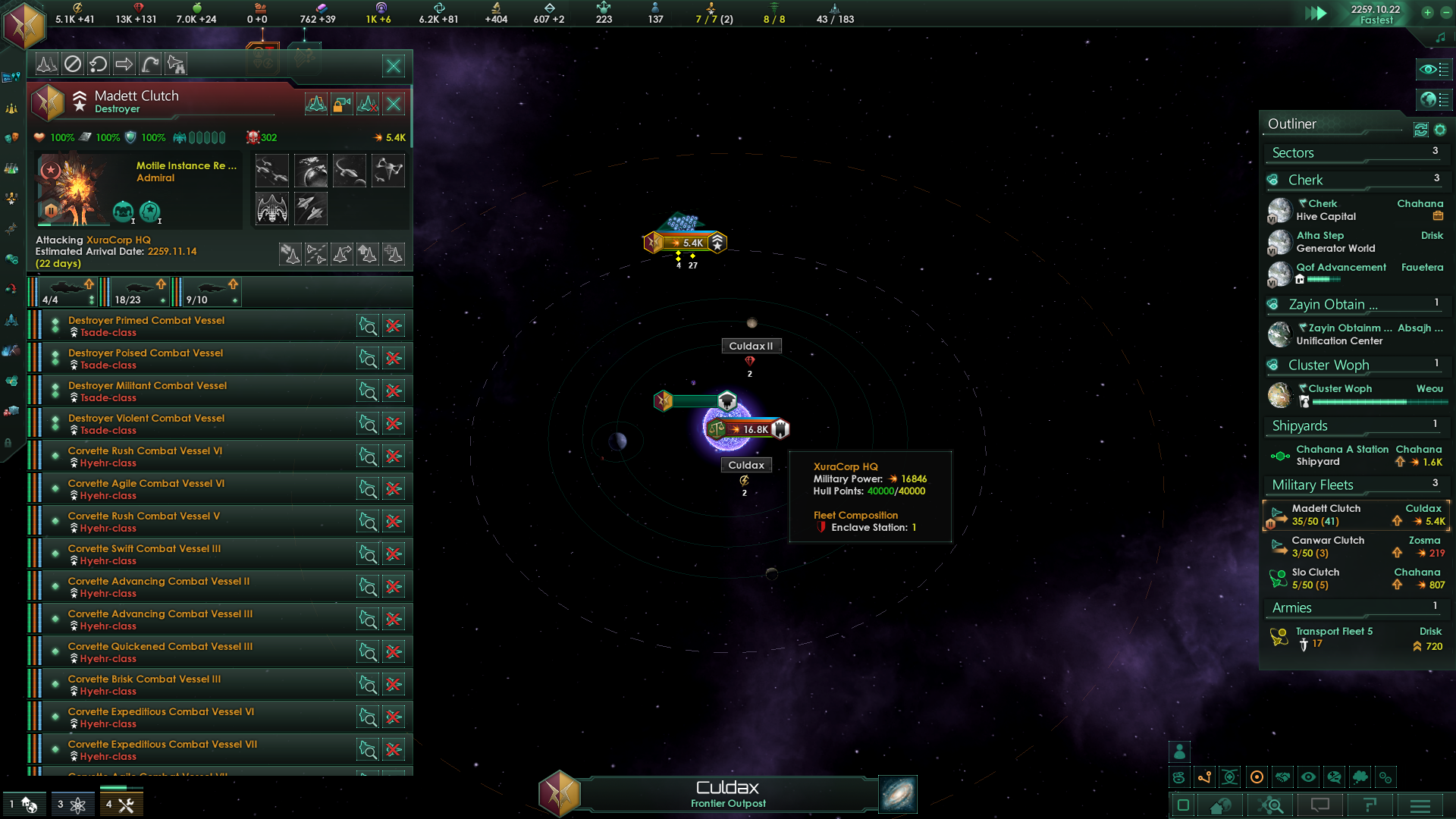Image resolution: width=1456 pixels, height=819 pixels.
Task: Select the stop order icon in fleet toolbar
Action: (73, 64)
